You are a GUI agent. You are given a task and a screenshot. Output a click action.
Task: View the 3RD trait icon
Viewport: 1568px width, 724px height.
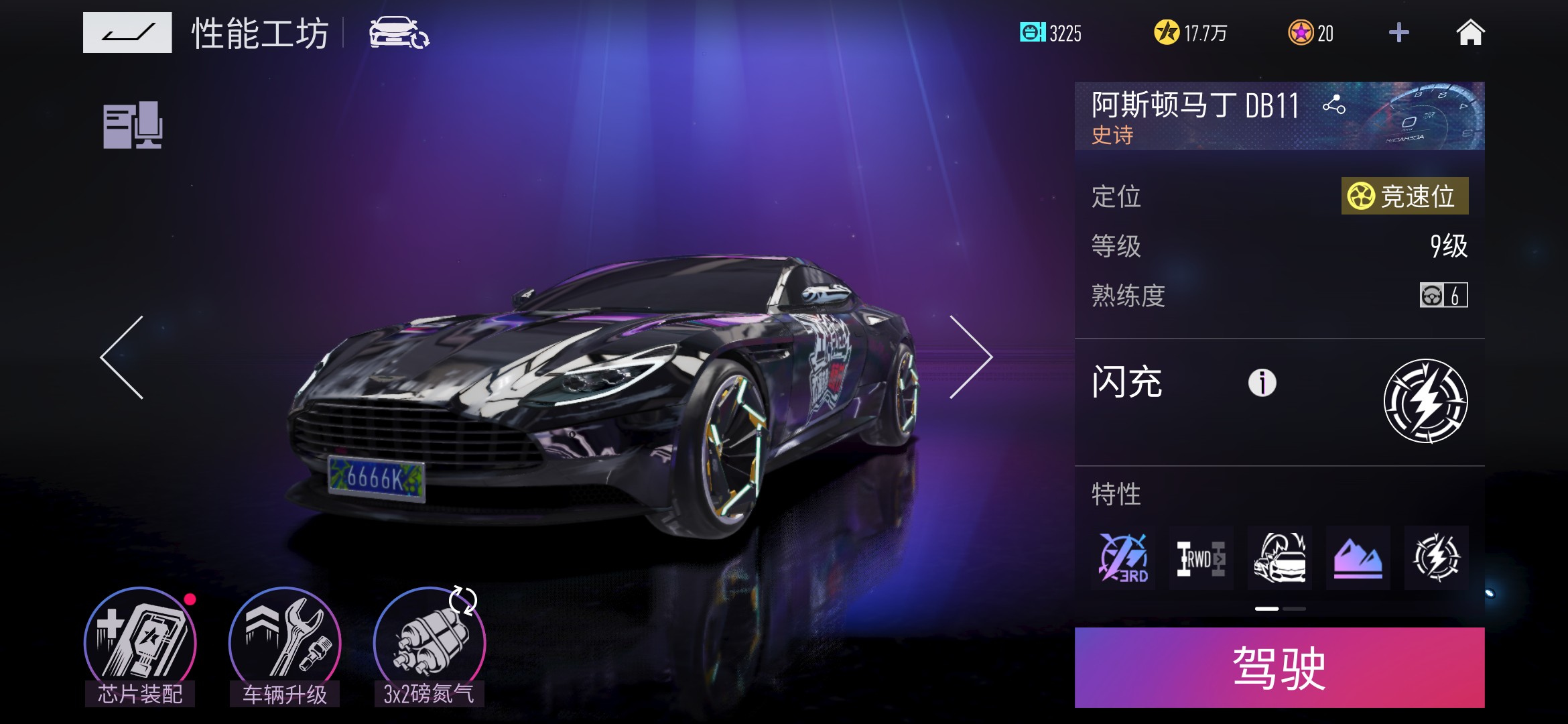pyautogui.click(x=1123, y=558)
